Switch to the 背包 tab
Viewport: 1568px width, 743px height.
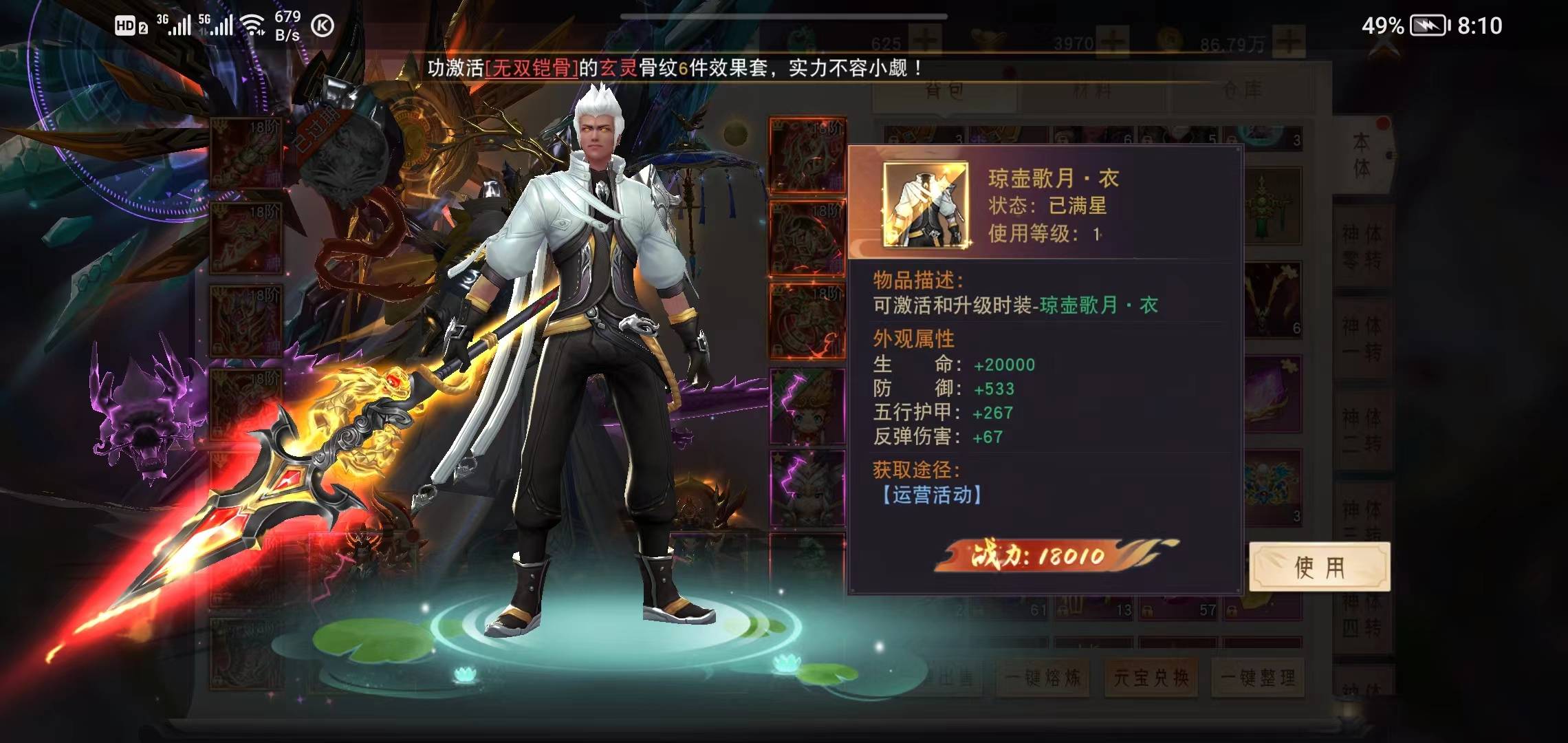coord(944,90)
